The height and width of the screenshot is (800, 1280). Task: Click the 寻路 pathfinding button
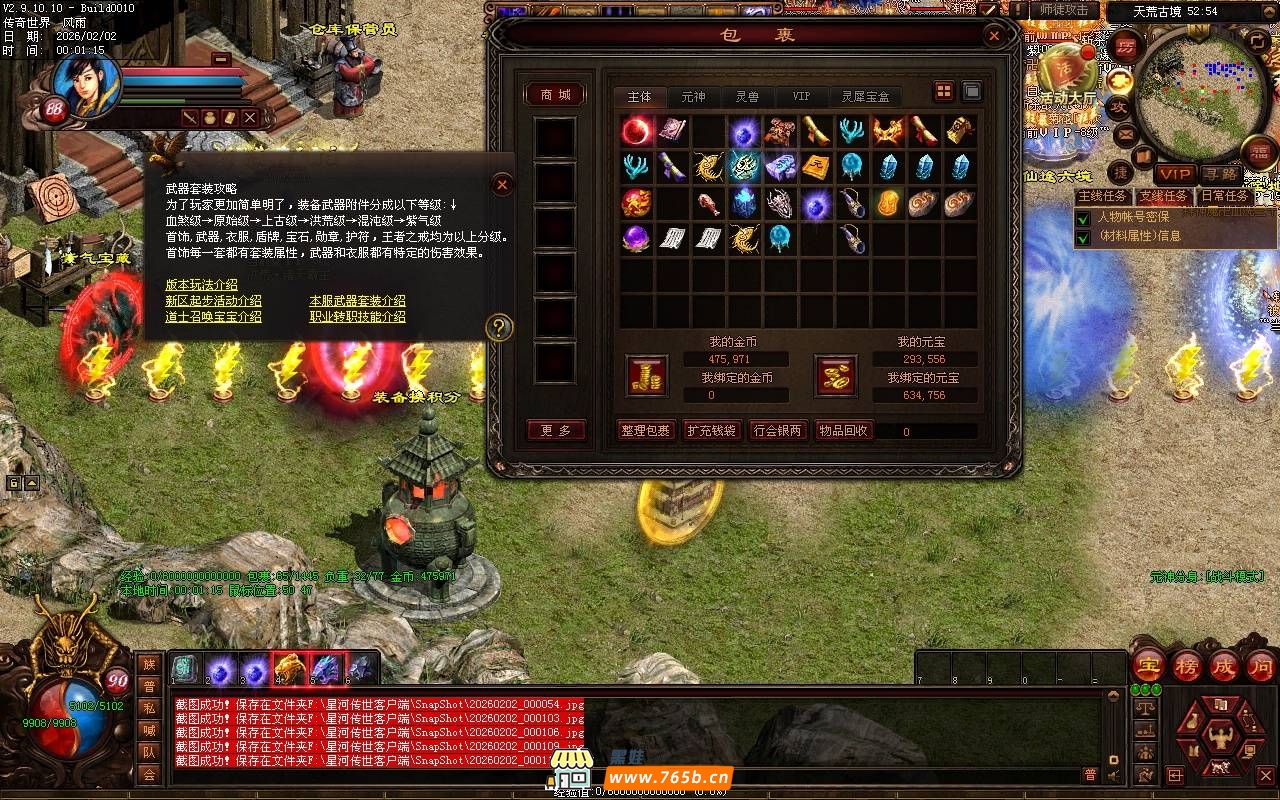pyautogui.click(x=1221, y=174)
